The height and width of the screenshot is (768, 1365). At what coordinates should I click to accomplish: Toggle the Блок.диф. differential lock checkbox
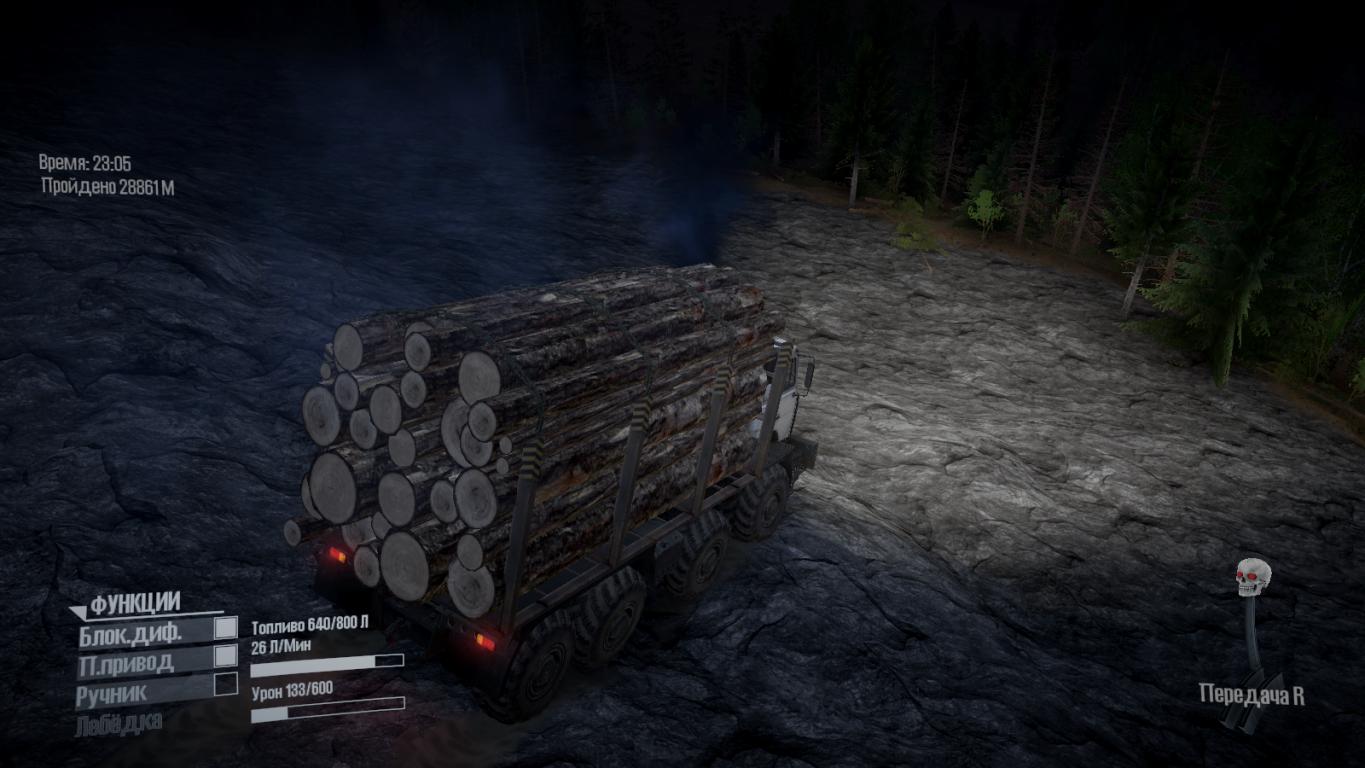(x=227, y=628)
